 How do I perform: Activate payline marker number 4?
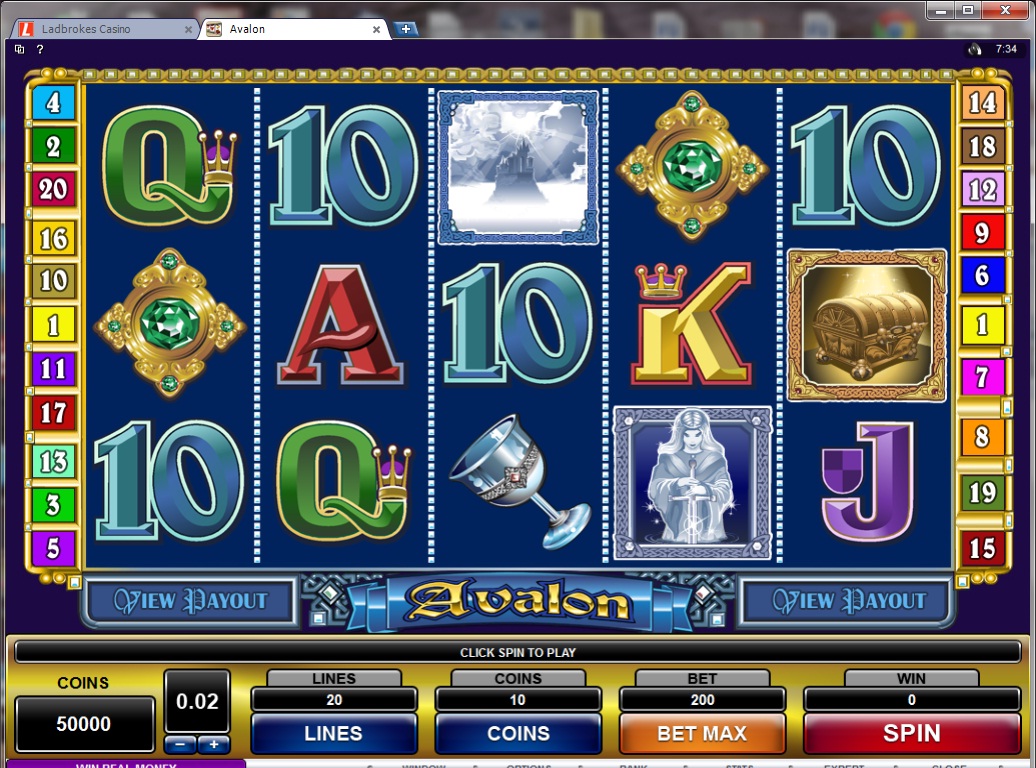[53, 102]
